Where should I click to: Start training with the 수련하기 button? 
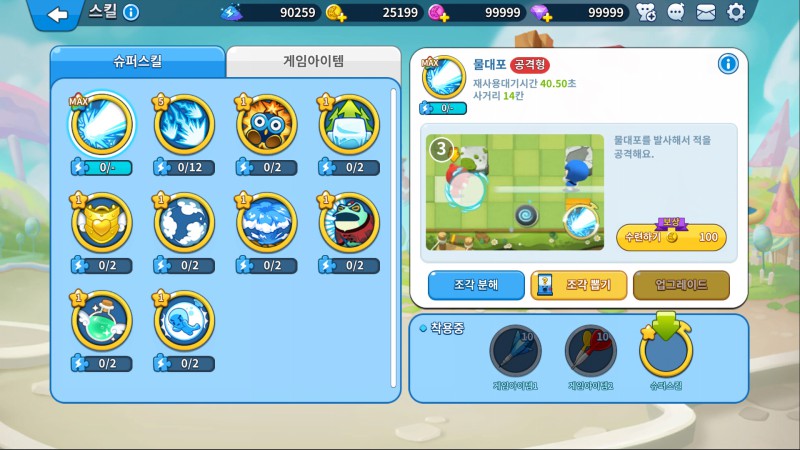tap(671, 238)
